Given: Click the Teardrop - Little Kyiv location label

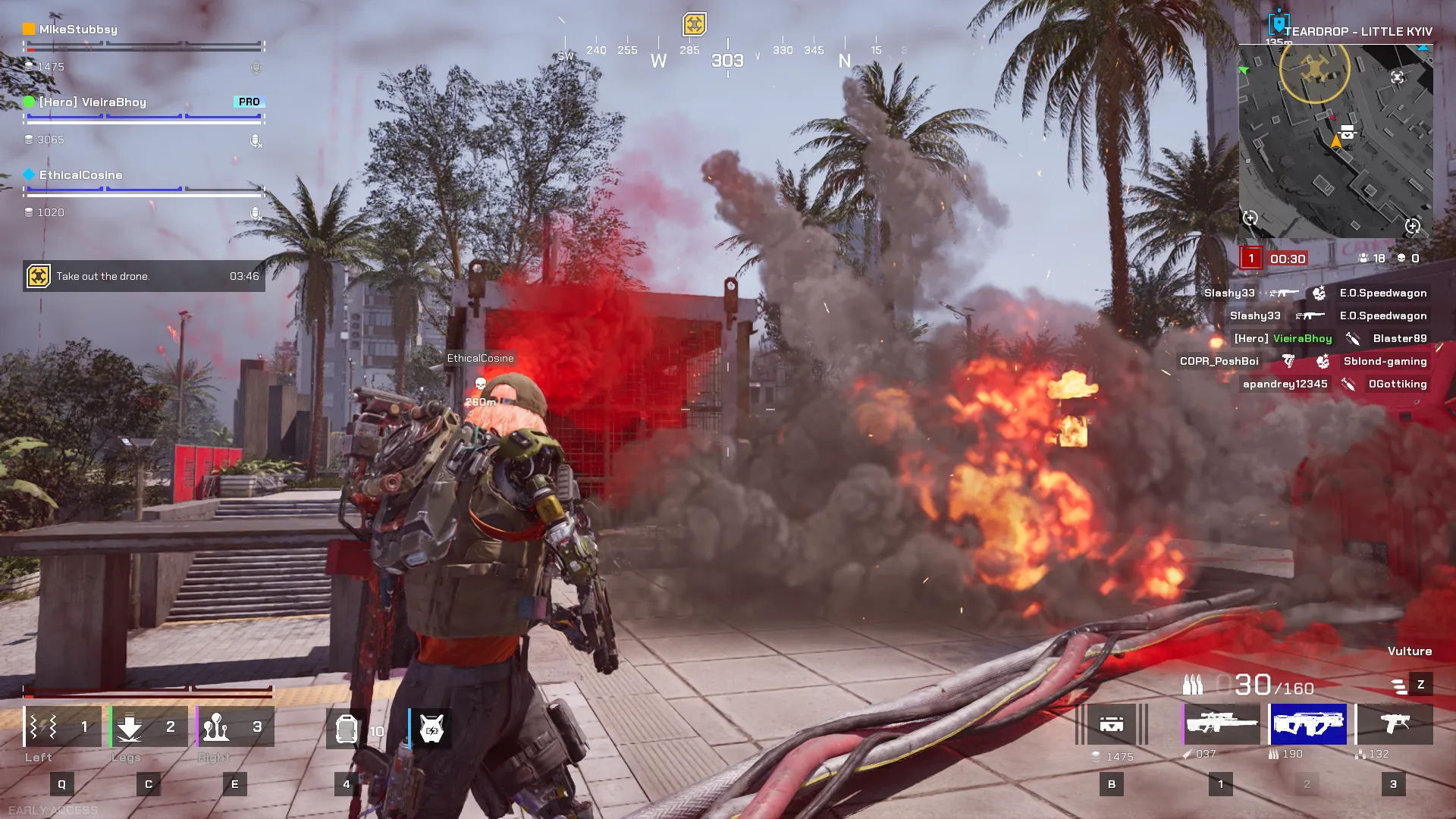Looking at the screenshot, I should pyautogui.click(x=1357, y=32).
